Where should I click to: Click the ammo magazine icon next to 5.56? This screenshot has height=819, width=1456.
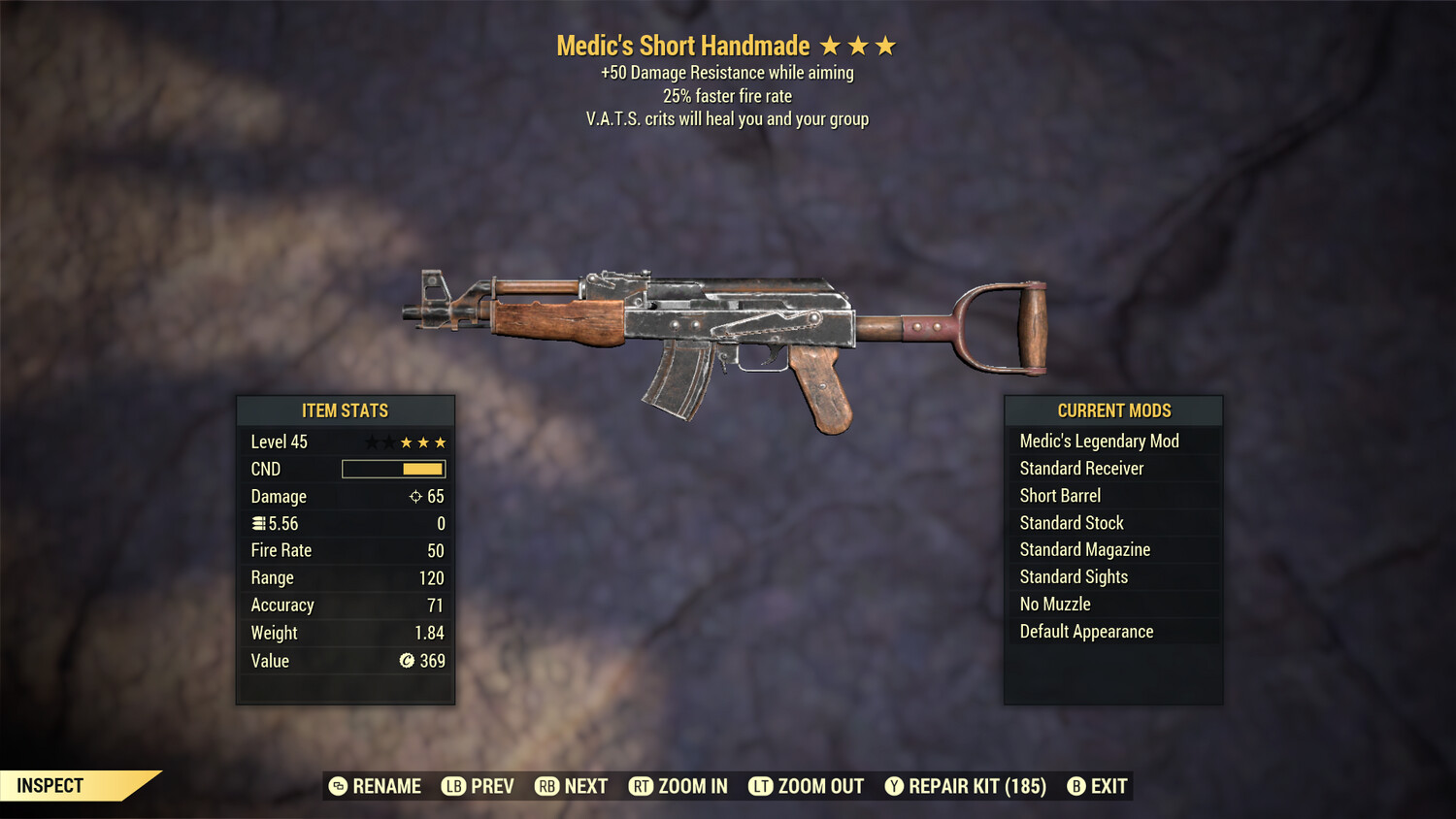(258, 523)
